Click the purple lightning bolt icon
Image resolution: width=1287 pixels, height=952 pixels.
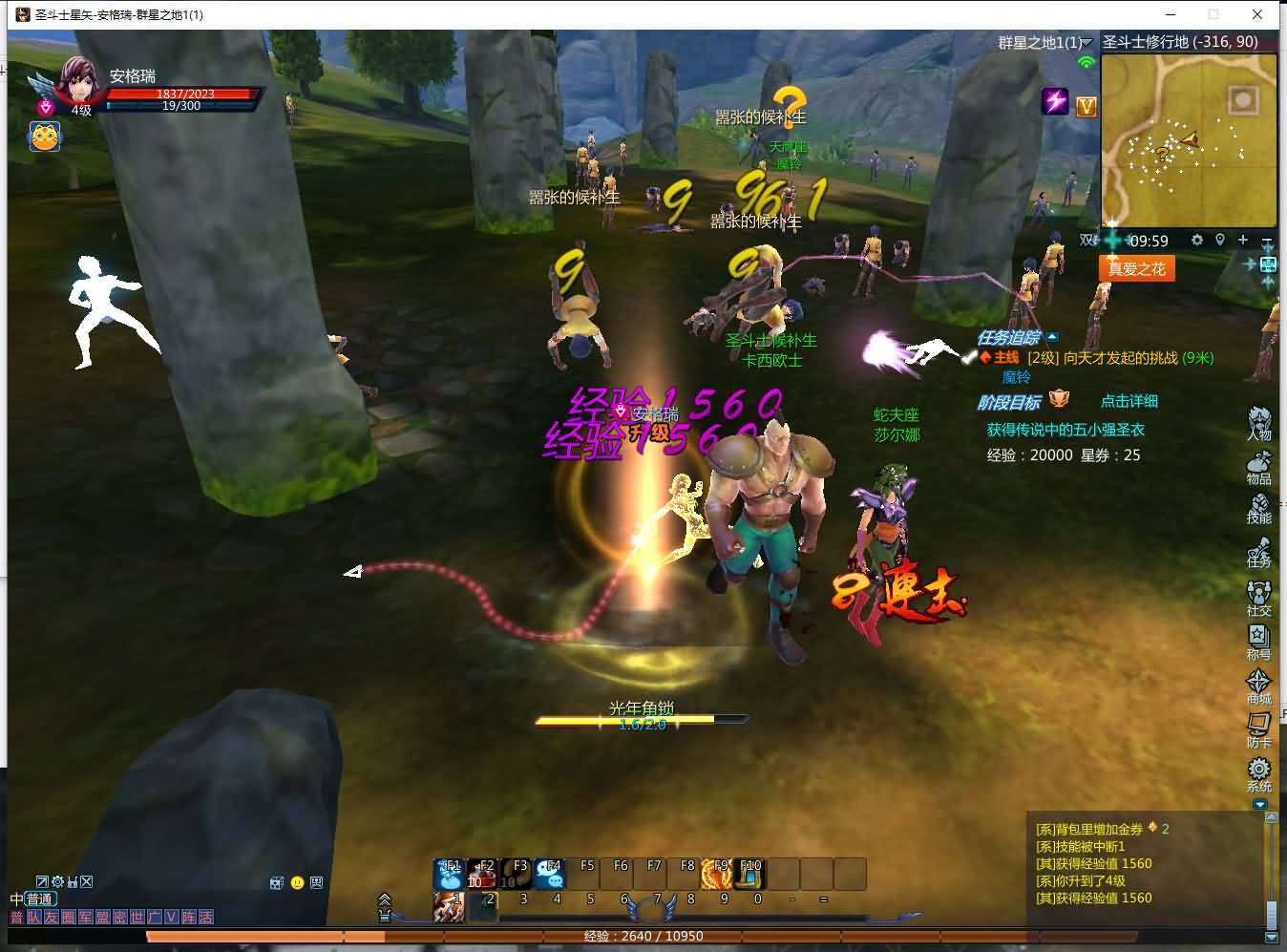tap(1055, 100)
